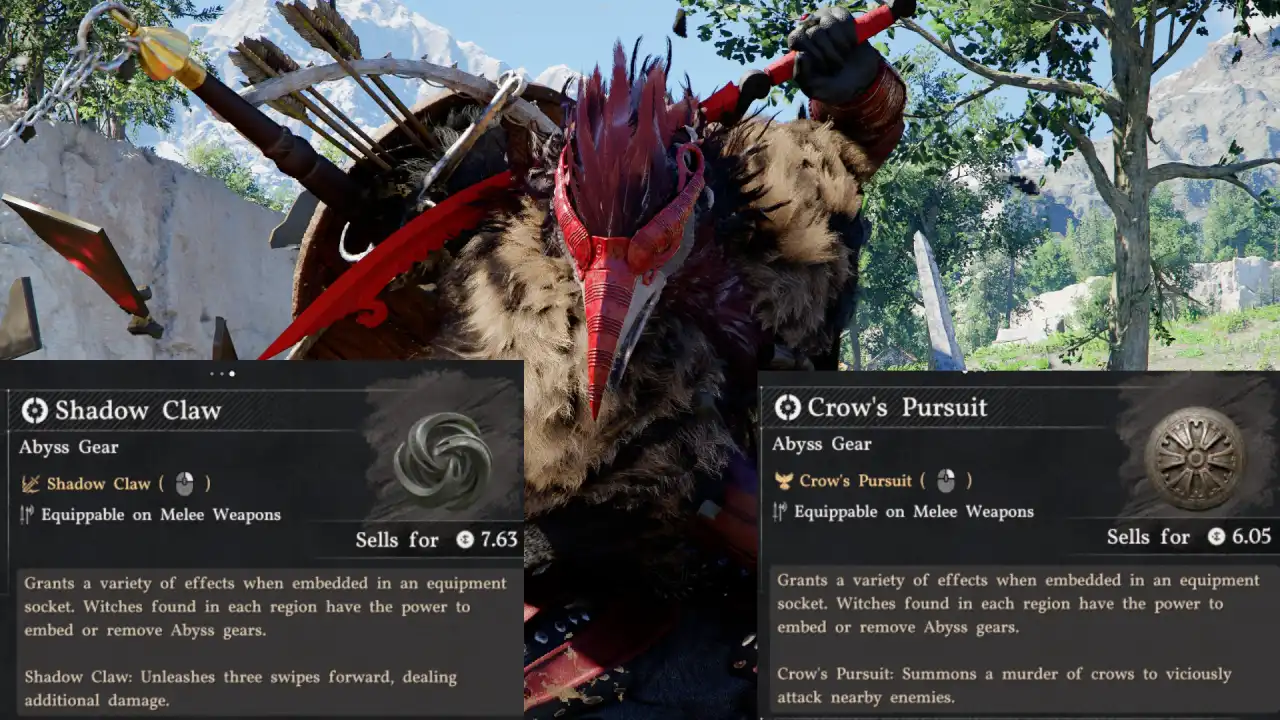The width and height of the screenshot is (1280, 720).
Task: Click the mouse button icon in Crow's Pursuit panel
Action: [x=945, y=480]
